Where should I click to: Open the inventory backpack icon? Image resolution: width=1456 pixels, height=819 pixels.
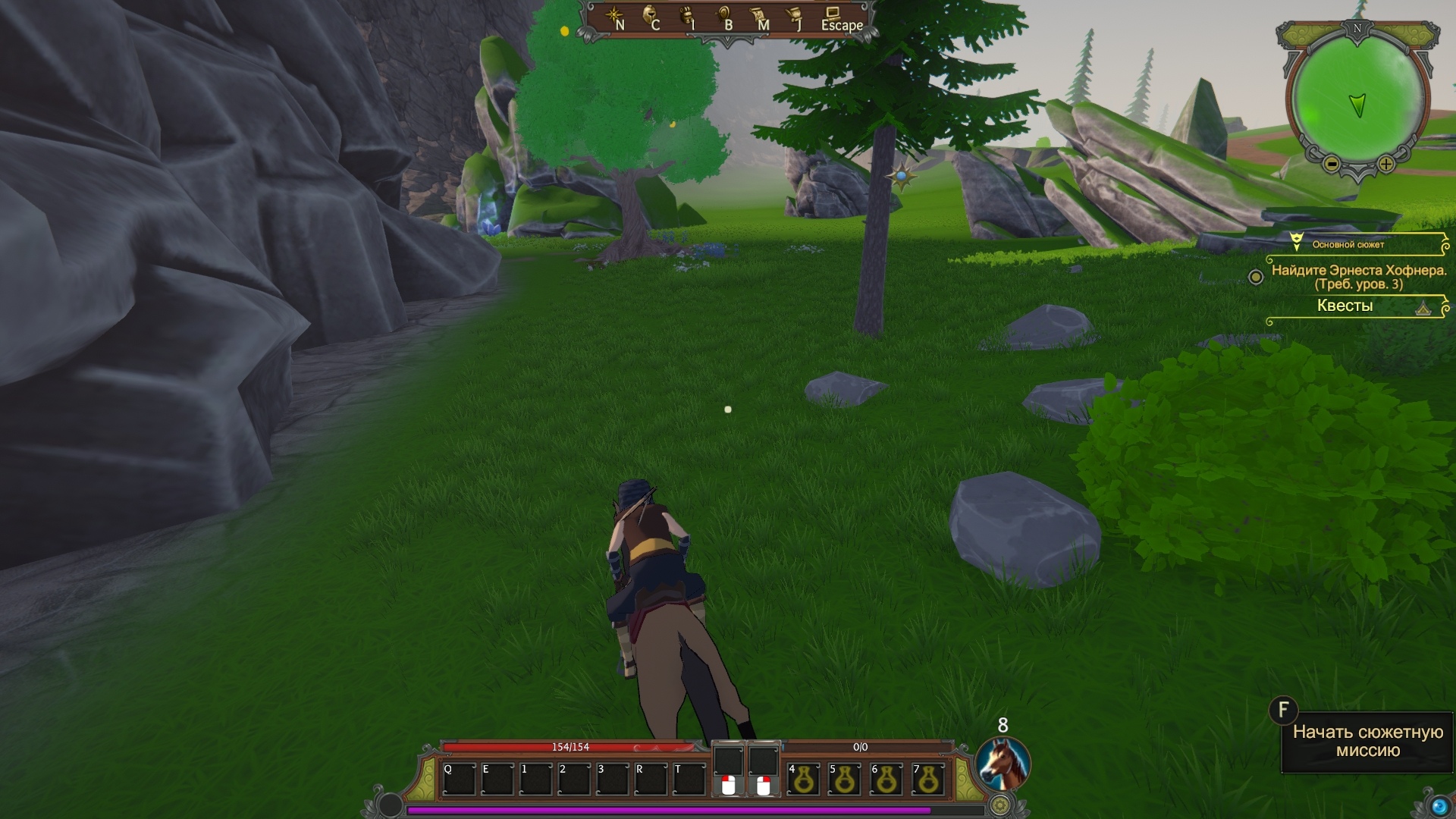687,17
